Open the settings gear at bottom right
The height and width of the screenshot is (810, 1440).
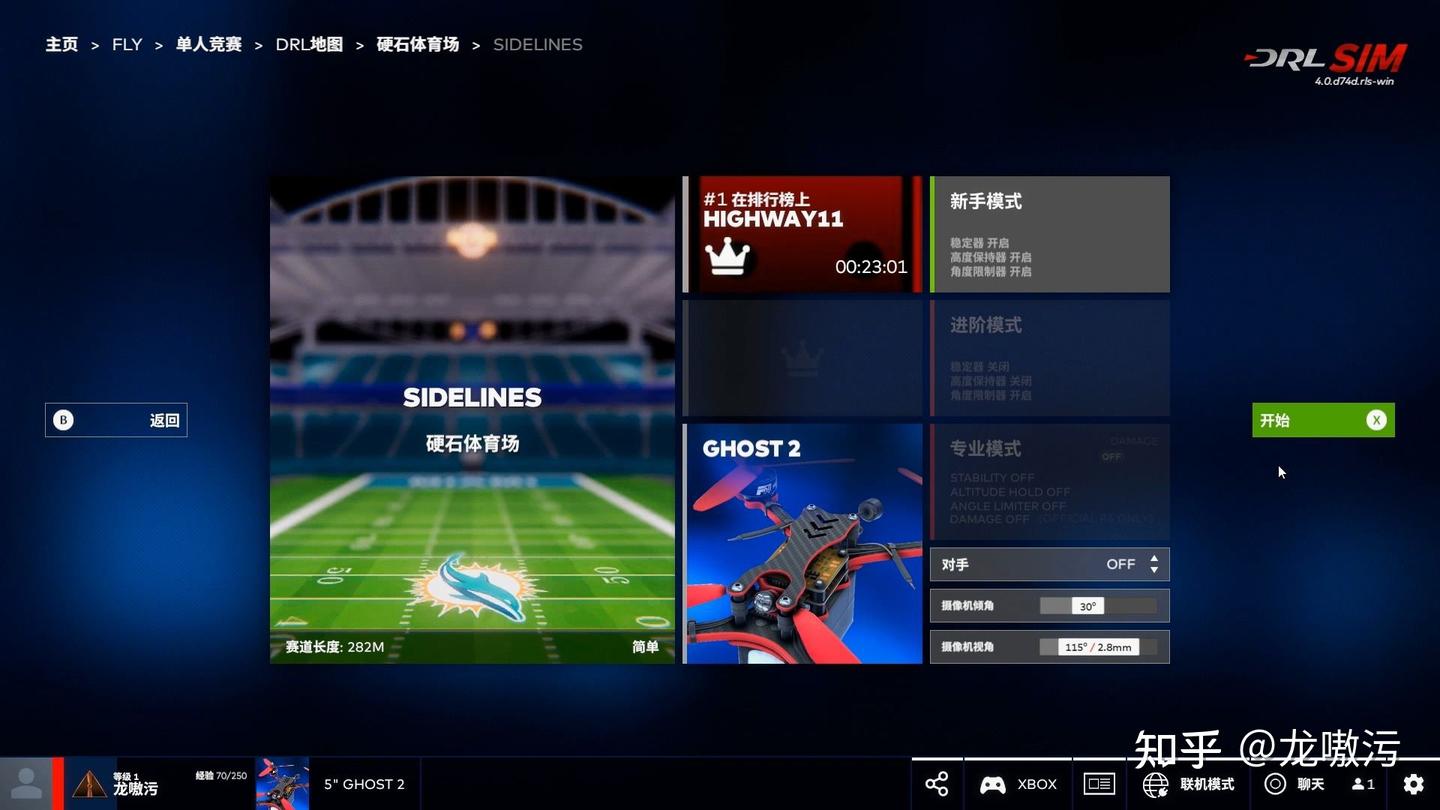(1414, 784)
